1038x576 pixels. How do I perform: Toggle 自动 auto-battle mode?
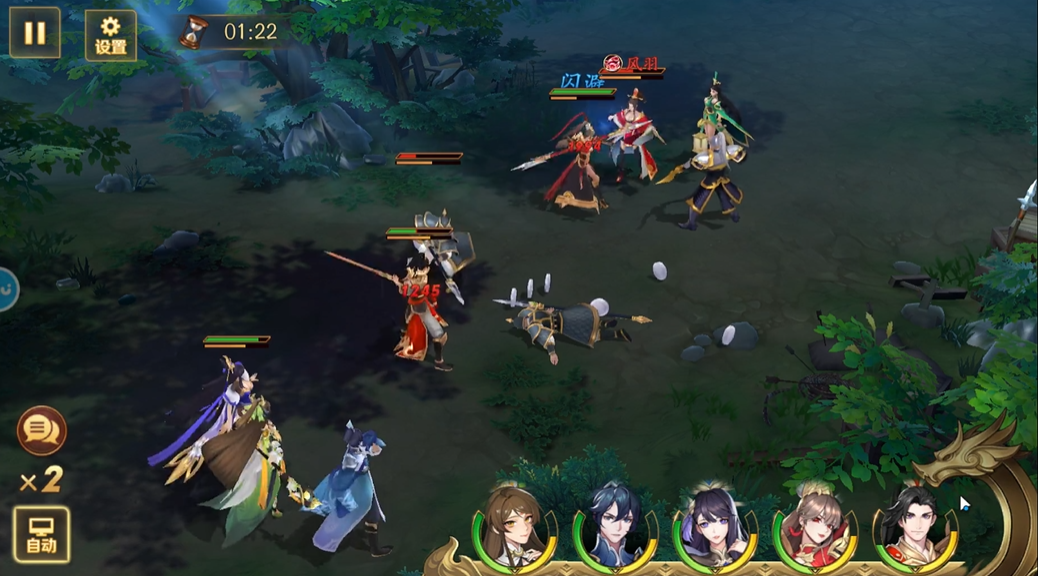point(42,534)
